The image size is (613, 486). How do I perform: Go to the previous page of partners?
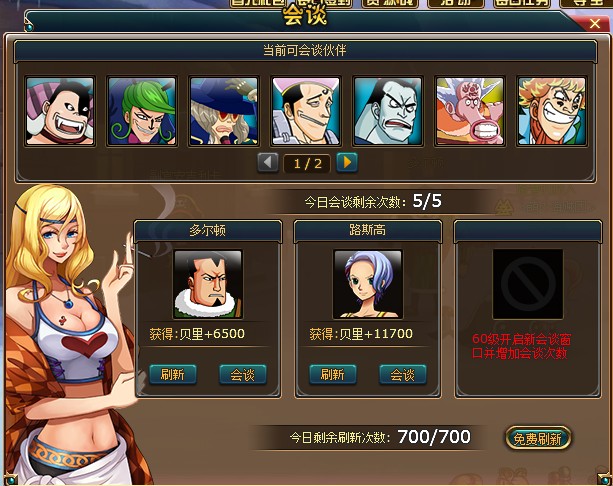(x=269, y=162)
